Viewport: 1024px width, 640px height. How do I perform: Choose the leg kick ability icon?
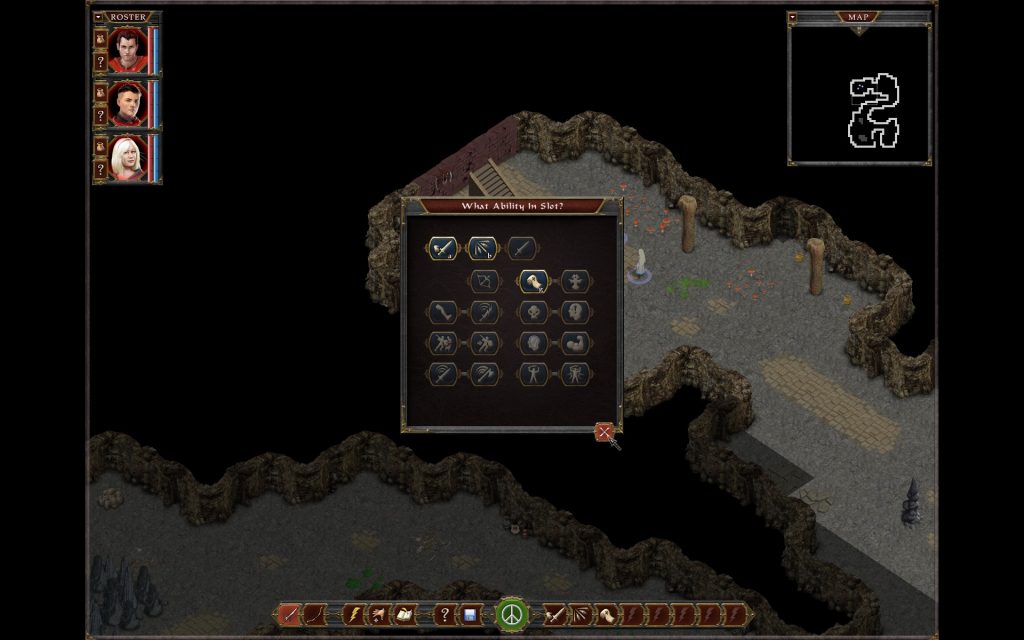(443, 312)
